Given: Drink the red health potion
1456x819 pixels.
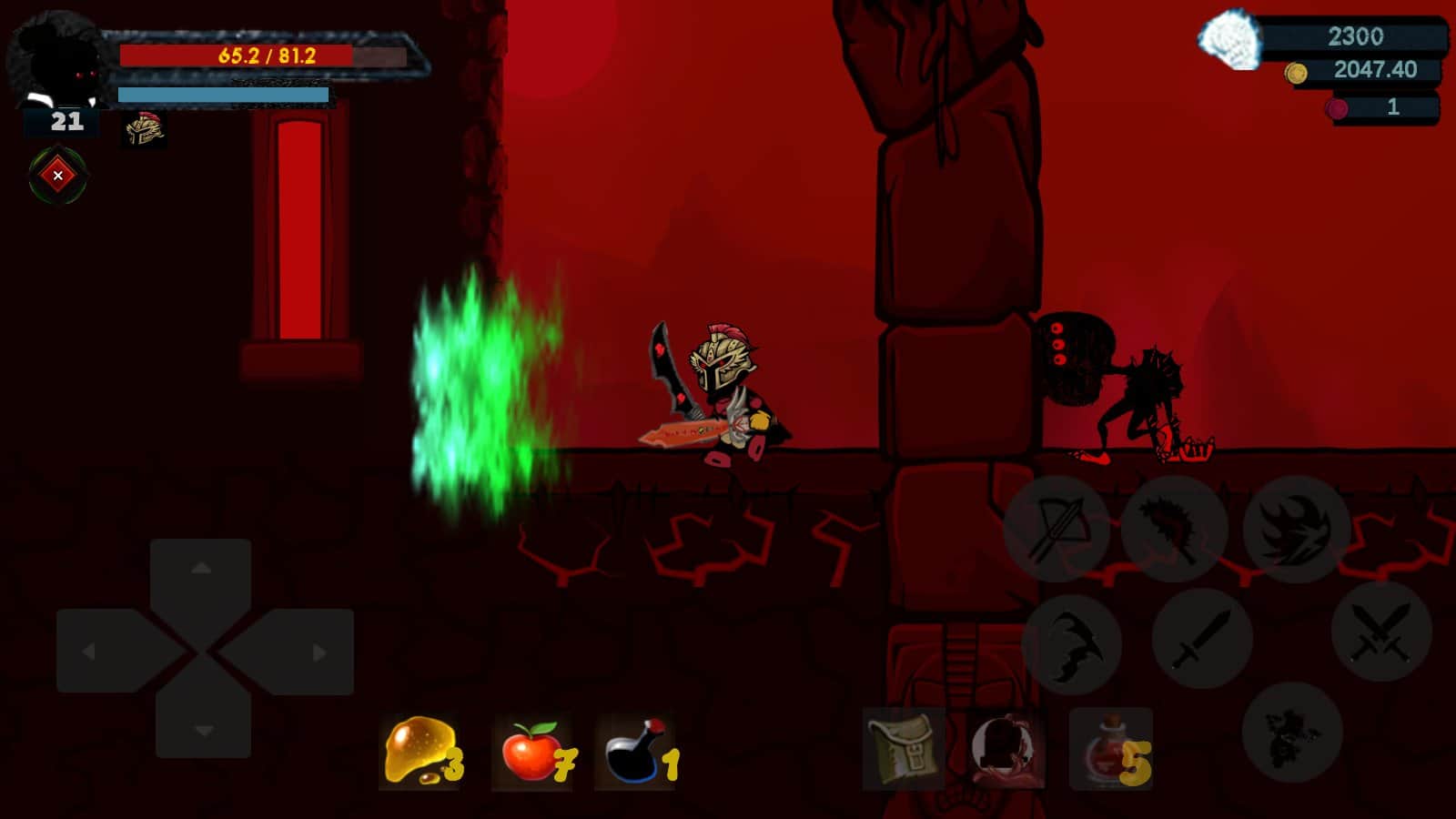Looking at the screenshot, I should pos(1110,749).
